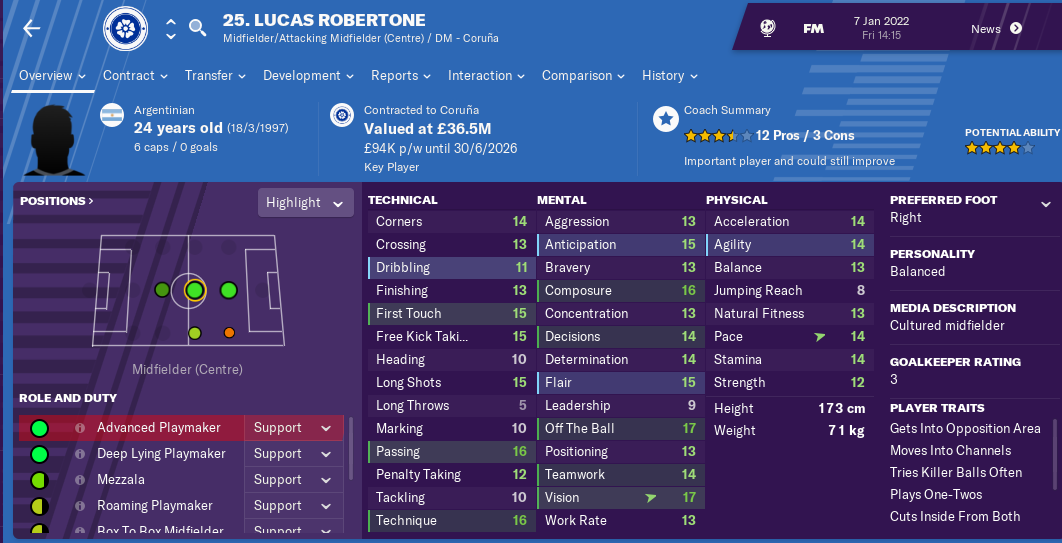Open the Reports menu
The width and height of the screenshot is (1062, 543).
click(400, 76)
